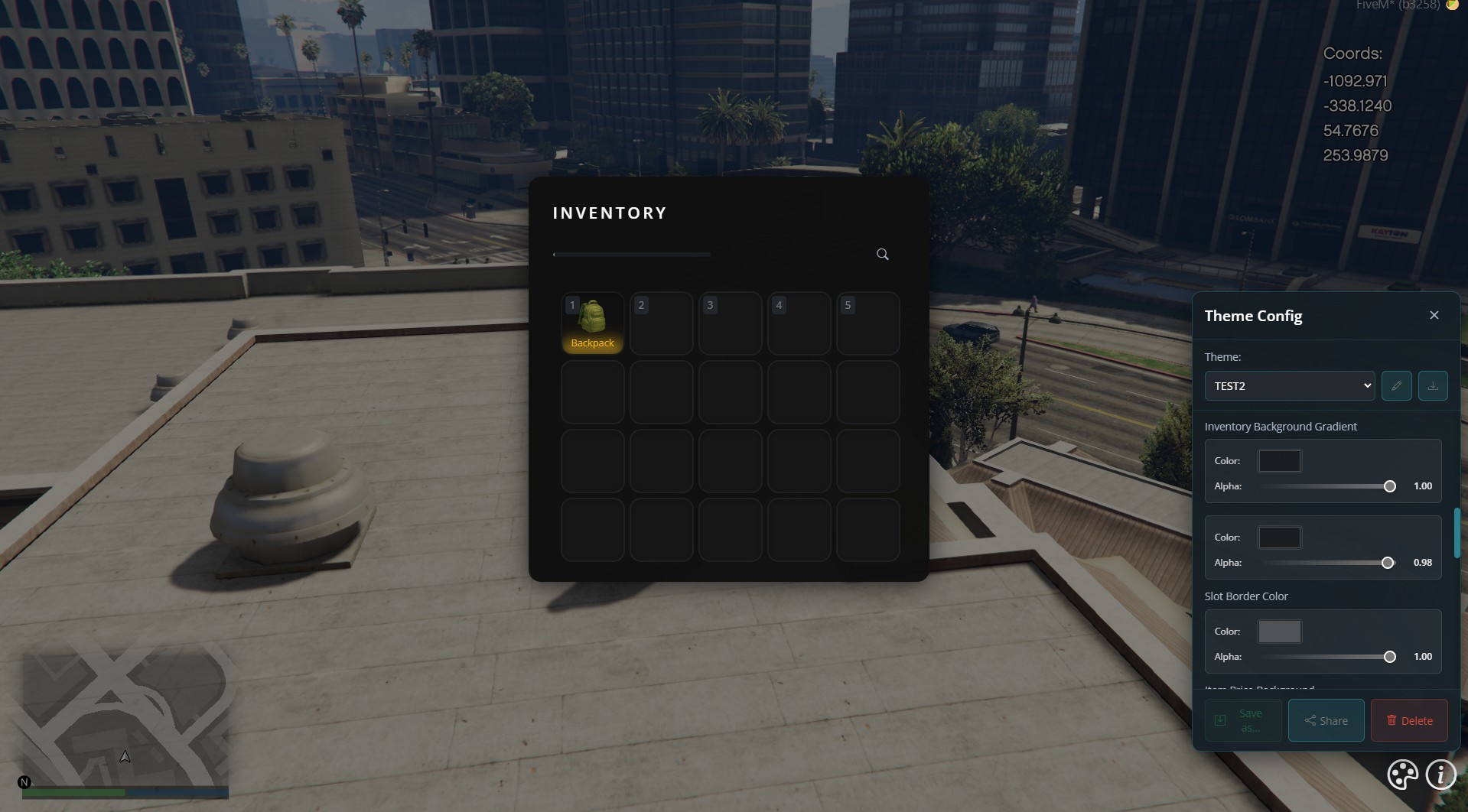
Task: Close the Theme Config panel
Action: click(1434, 314)
